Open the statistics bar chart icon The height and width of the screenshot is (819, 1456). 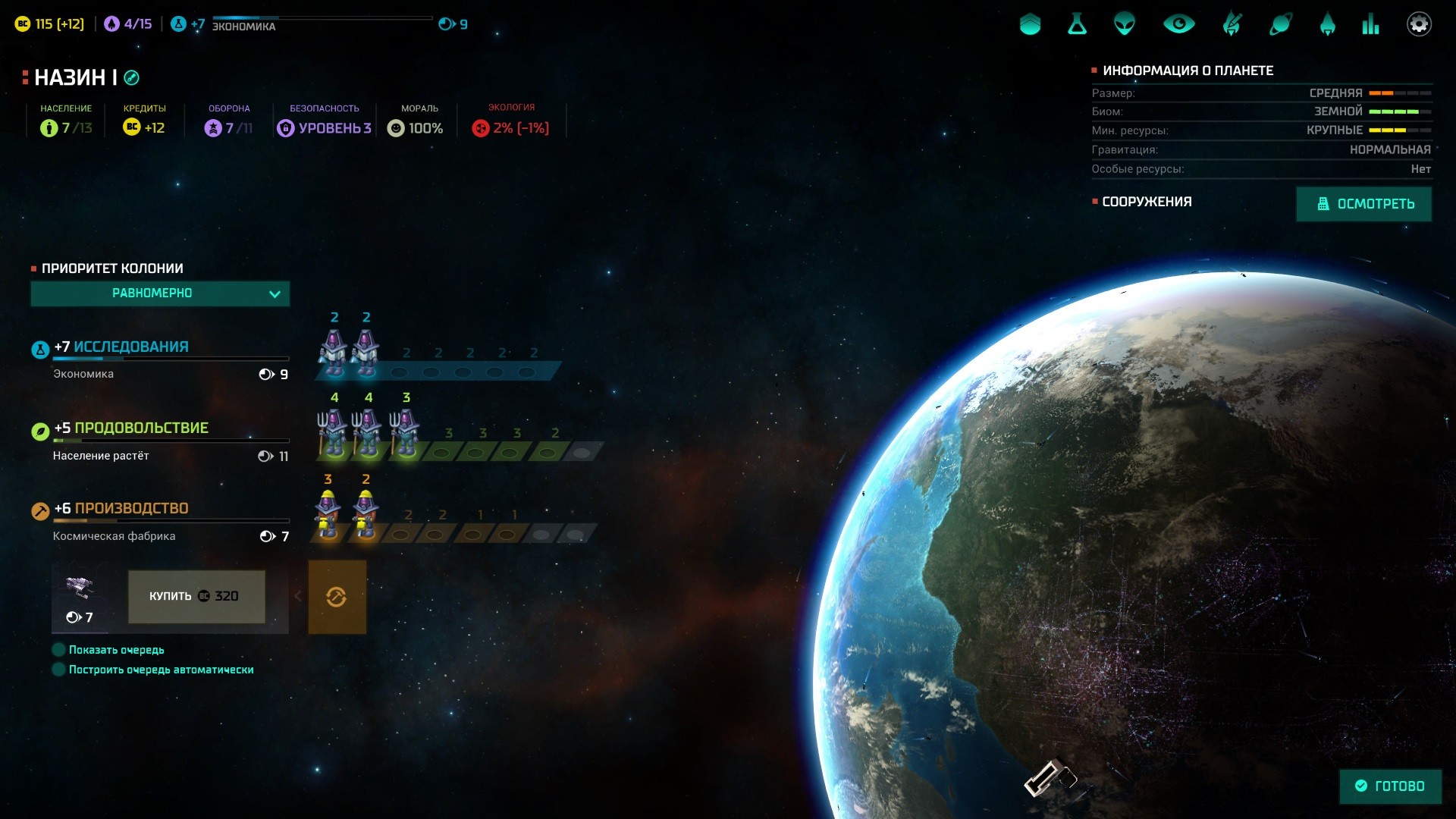[x=1370, y=24]
